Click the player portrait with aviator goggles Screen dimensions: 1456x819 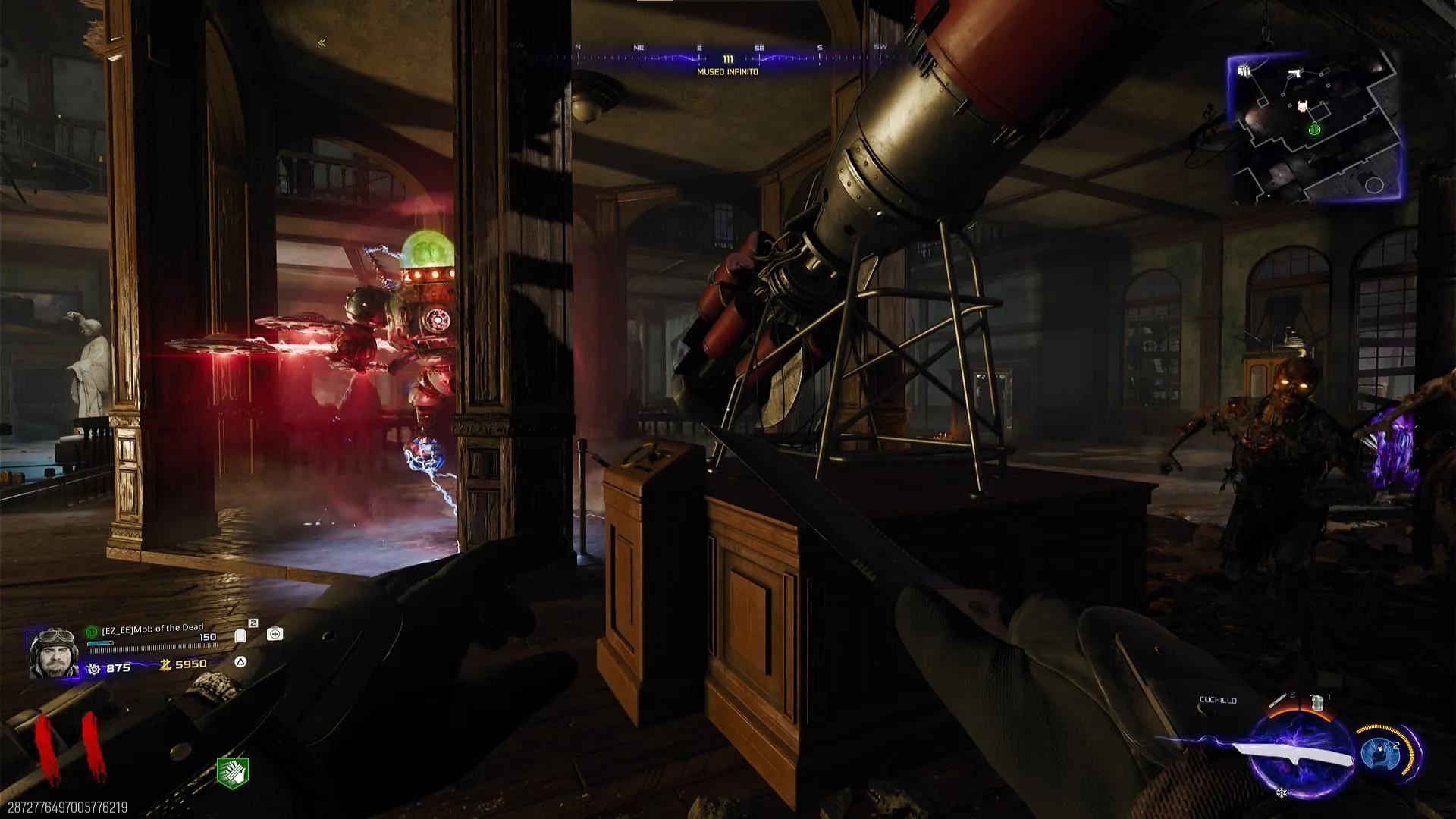point(53,652)
